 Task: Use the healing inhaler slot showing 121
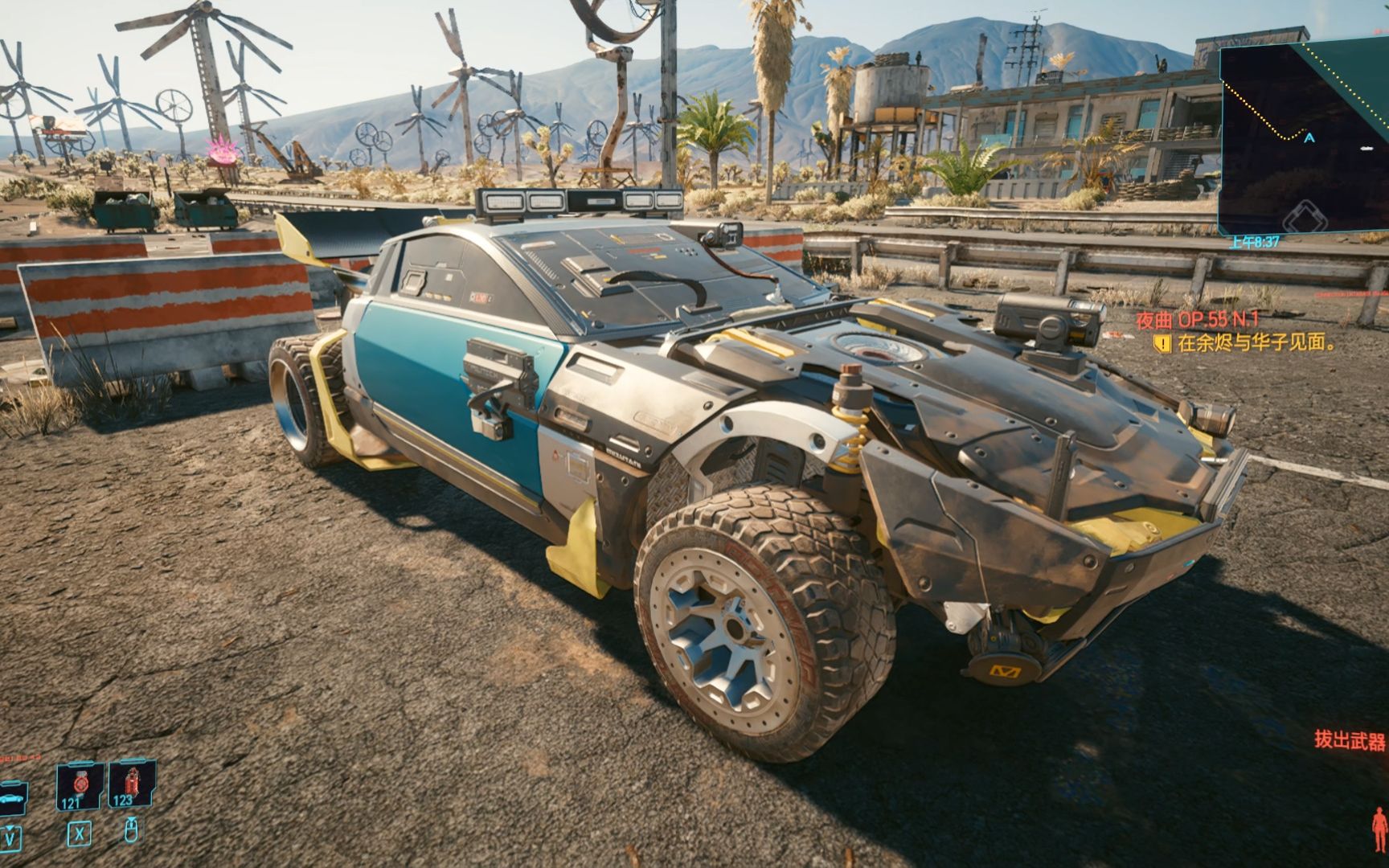[x=80, y=786]
